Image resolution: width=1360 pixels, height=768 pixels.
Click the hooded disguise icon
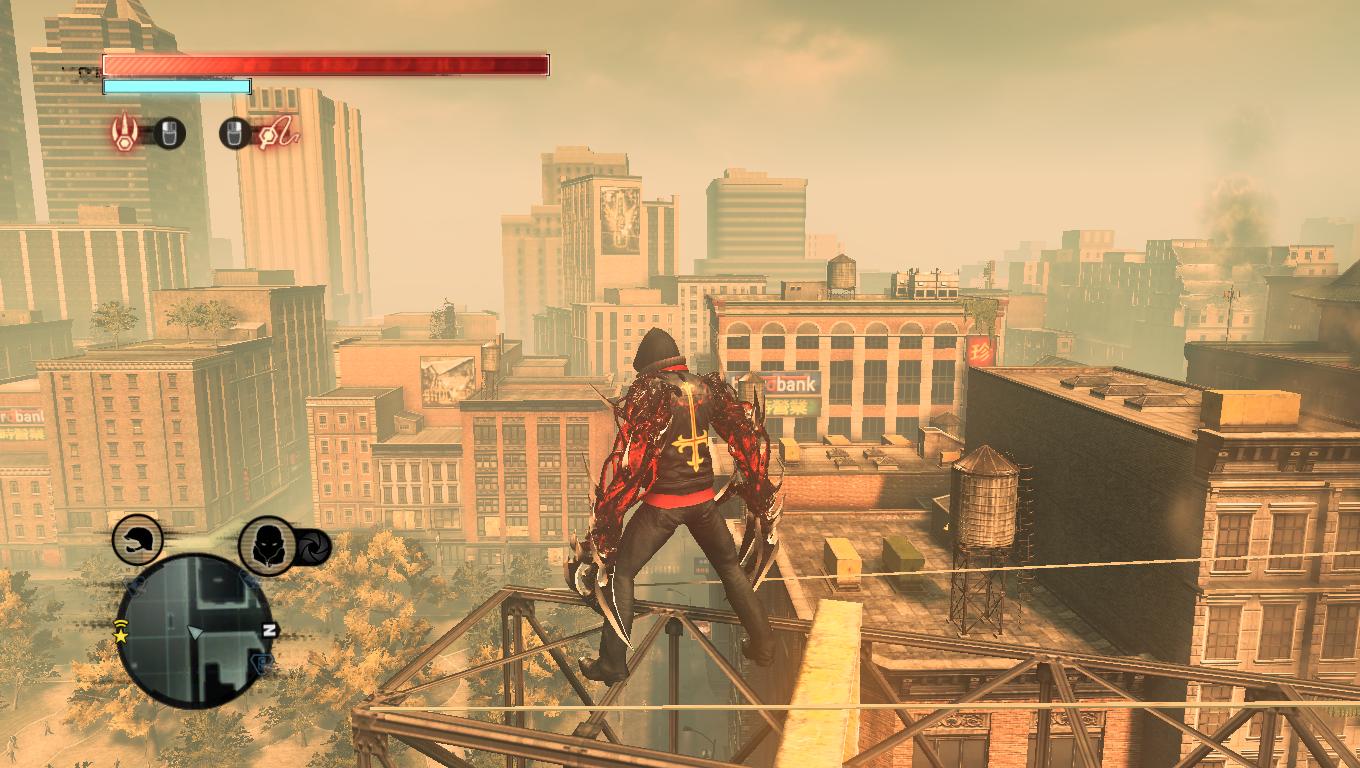[x=267, y=545]
